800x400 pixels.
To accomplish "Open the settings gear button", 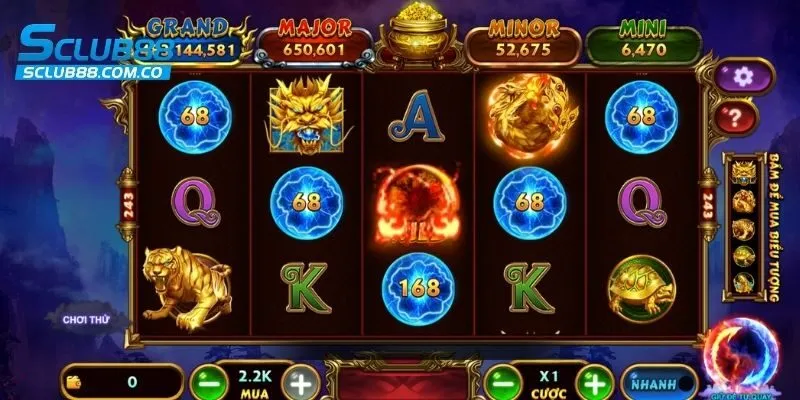I will pyautogui.click(x=742, y=75).
